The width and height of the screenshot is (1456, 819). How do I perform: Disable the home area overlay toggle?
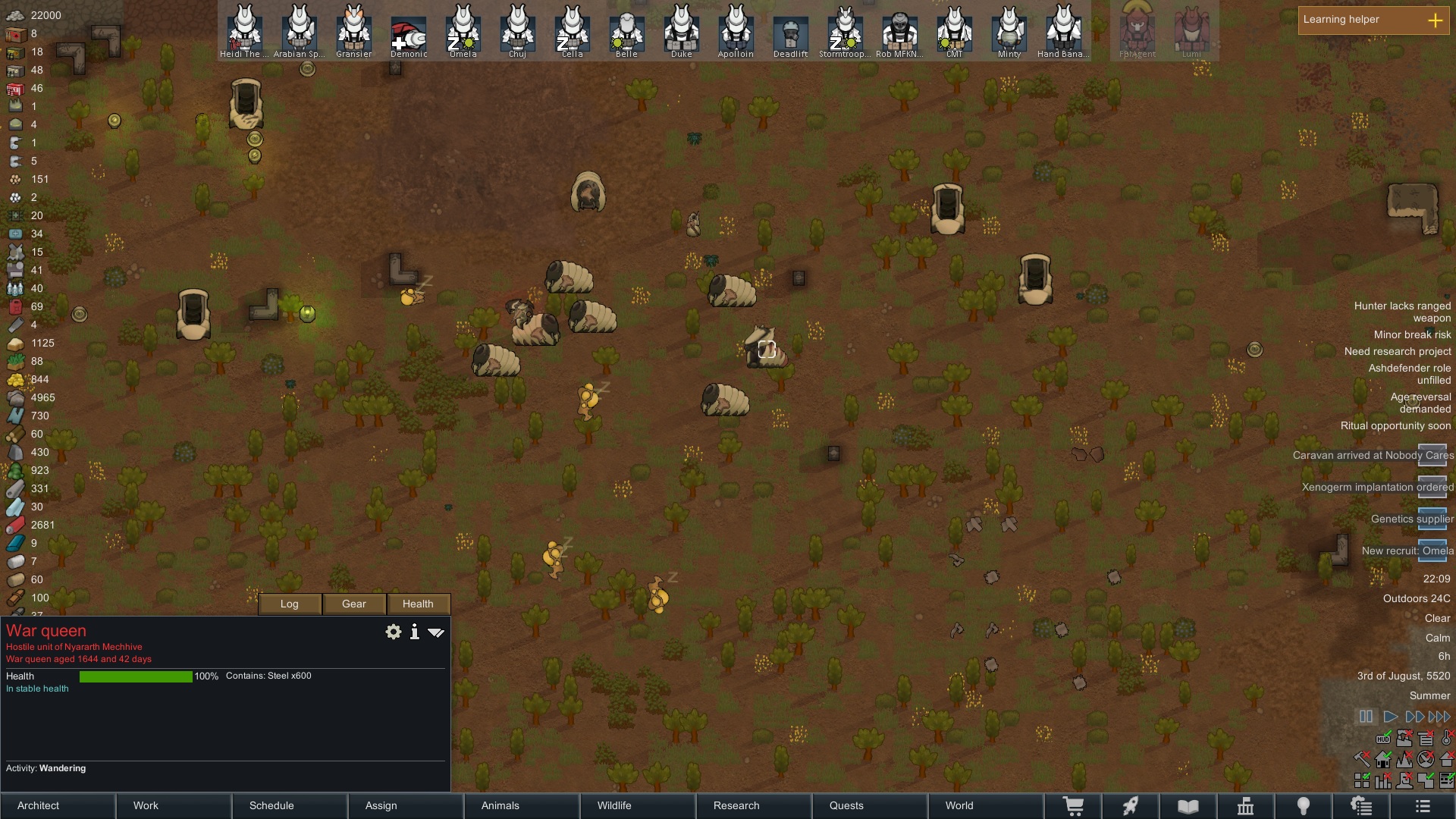coord(1382,759)
